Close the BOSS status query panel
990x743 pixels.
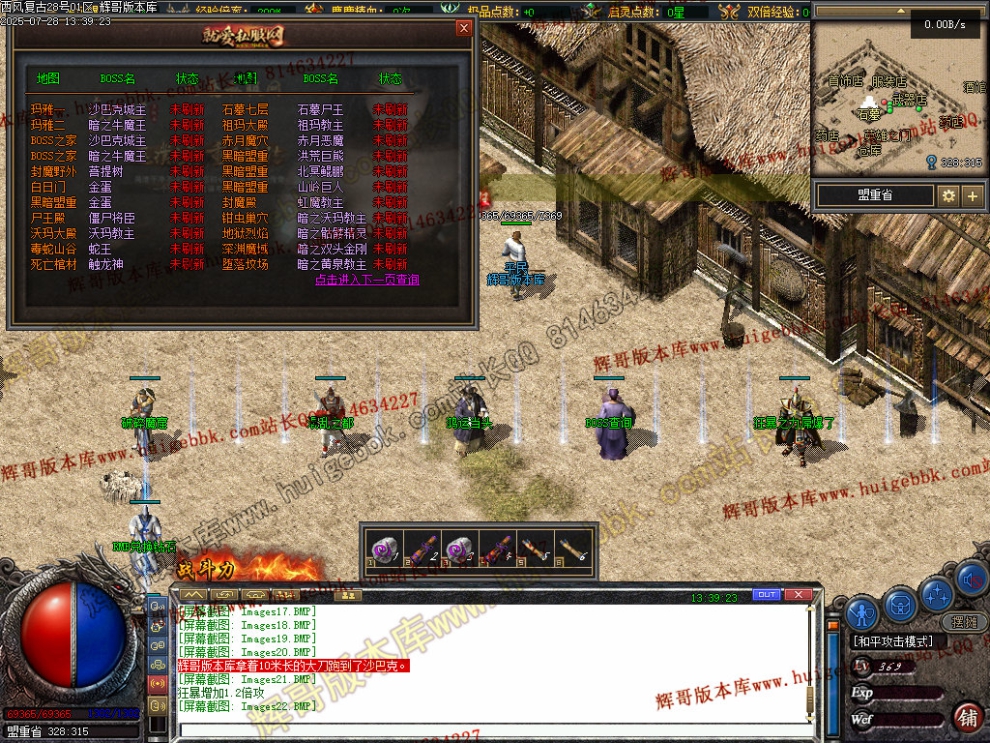(x=463, y=28)
